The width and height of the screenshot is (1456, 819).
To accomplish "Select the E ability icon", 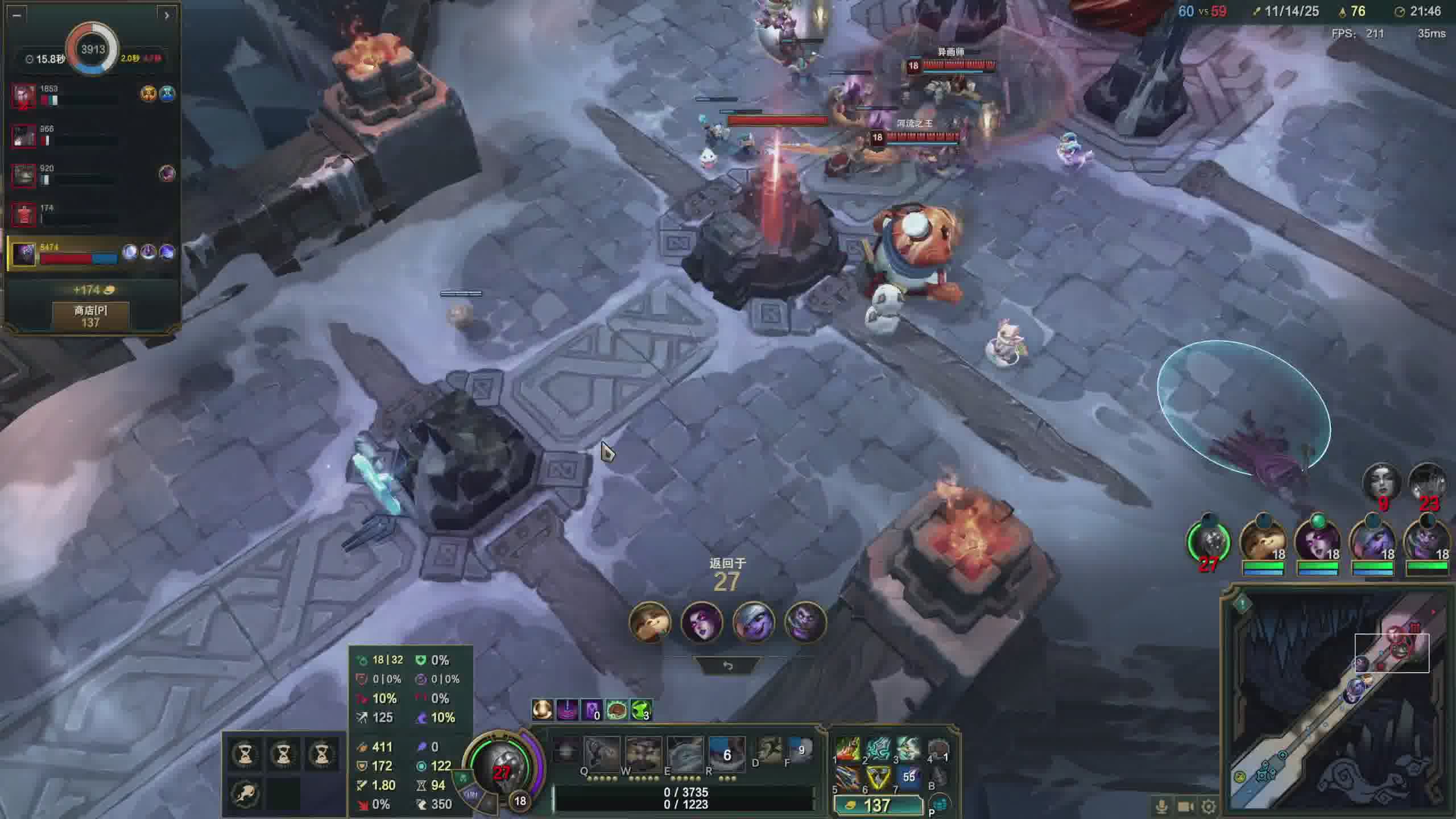I will coord(685,753).
